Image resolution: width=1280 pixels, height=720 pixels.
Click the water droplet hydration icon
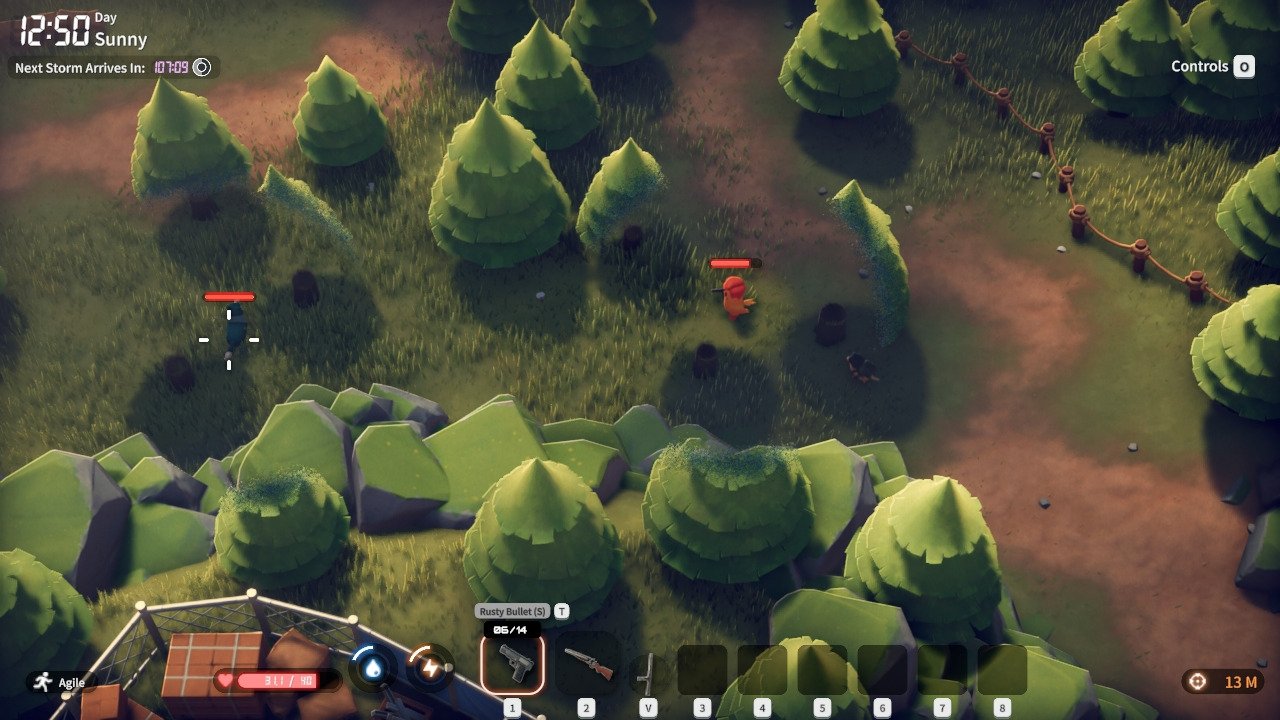tap(372, 669)
